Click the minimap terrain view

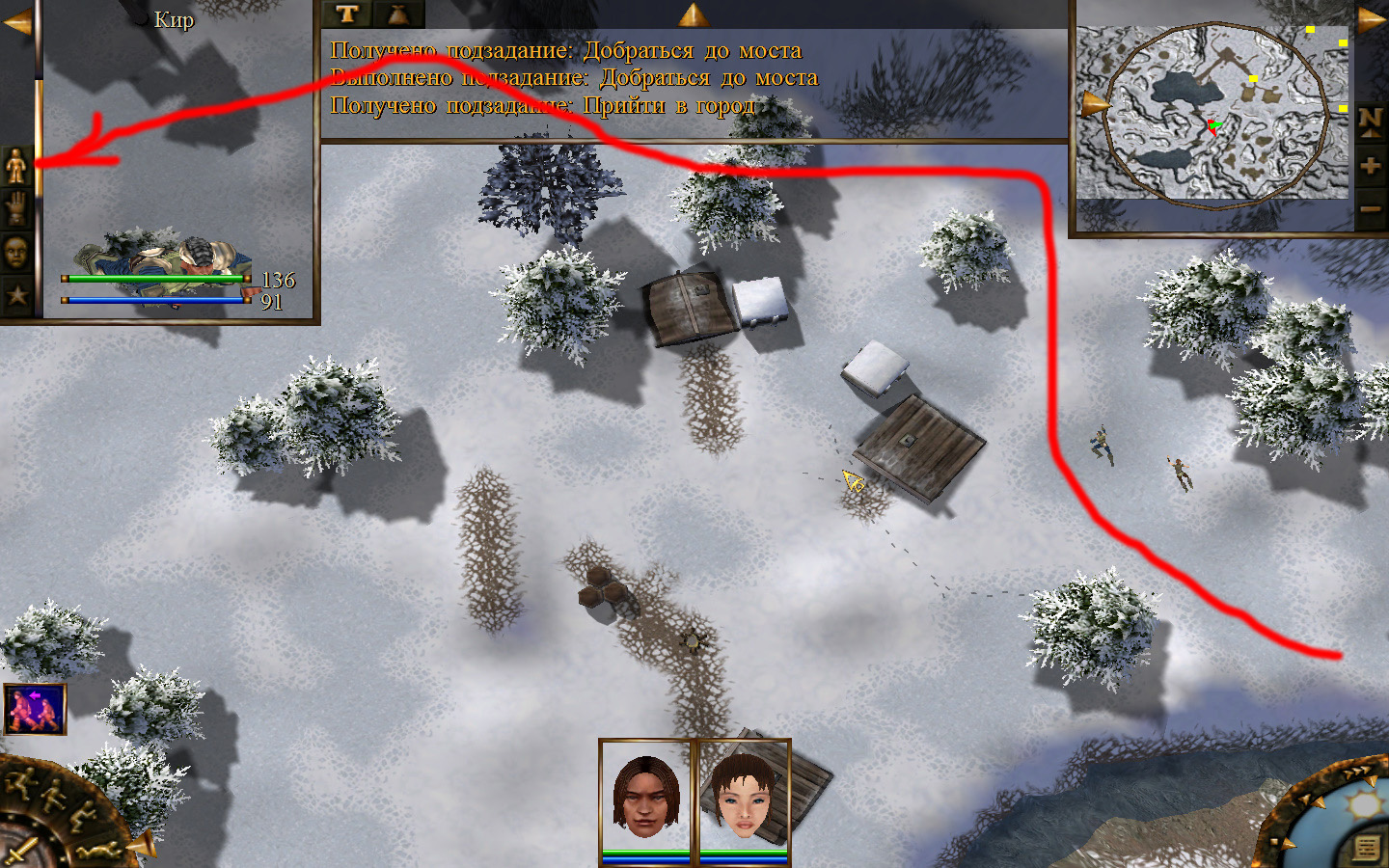coord(1211,114)
